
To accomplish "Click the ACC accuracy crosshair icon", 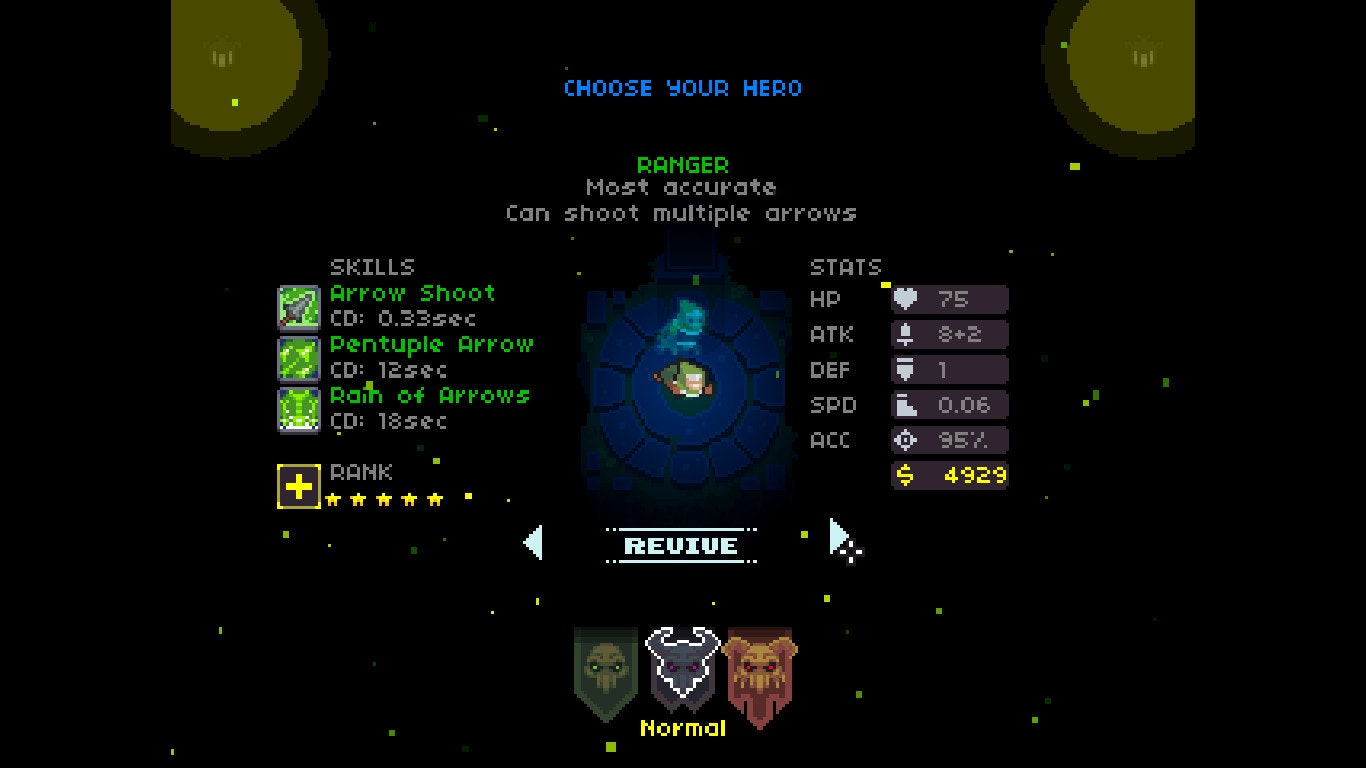I will [906, 439].
